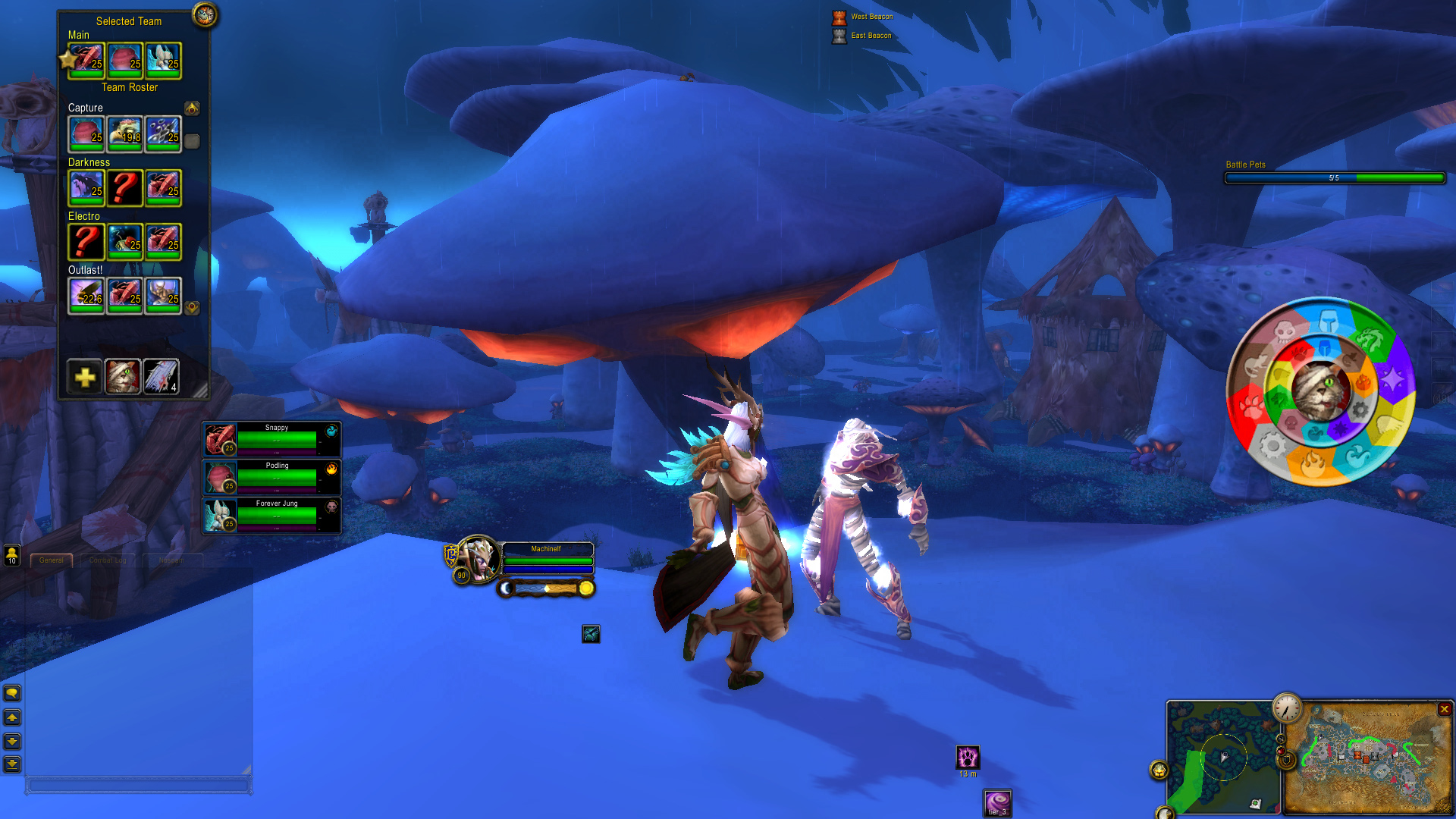The width and height of the screenshot is (1456, 819).
Task: Toggle the pet journal button atop team panel
Action: (x=204, y=14)
